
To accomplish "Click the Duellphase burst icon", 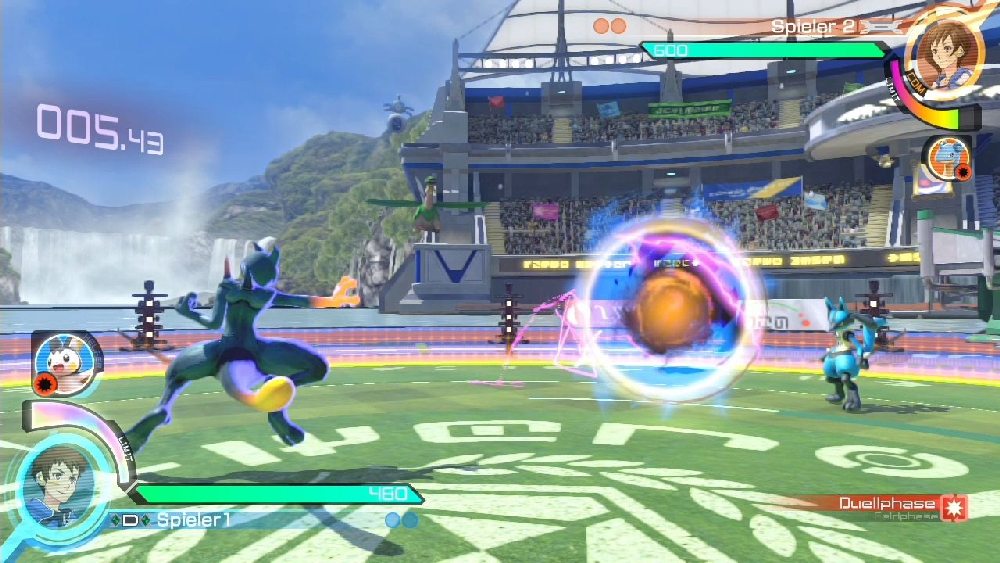I will 955,507.
